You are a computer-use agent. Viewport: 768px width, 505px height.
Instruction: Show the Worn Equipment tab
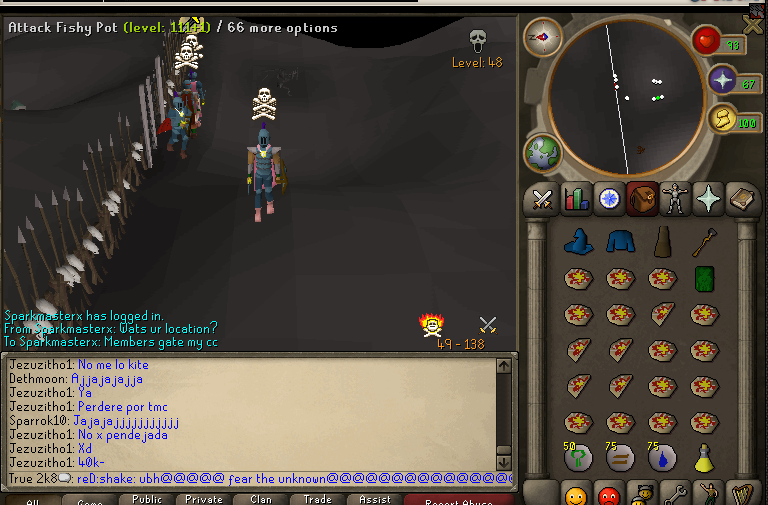(675, 200)
